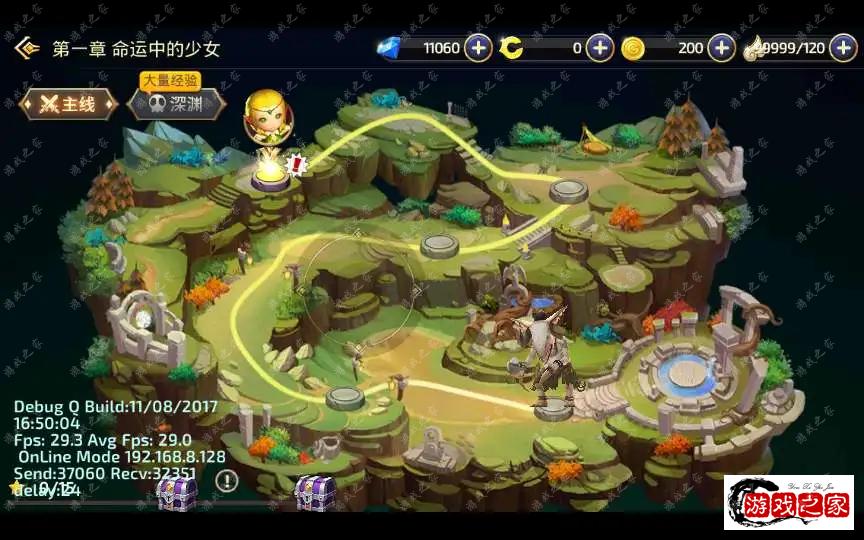Select the glowing stage with girl avatar
864x540 pixels.
[x=269, y=172]
